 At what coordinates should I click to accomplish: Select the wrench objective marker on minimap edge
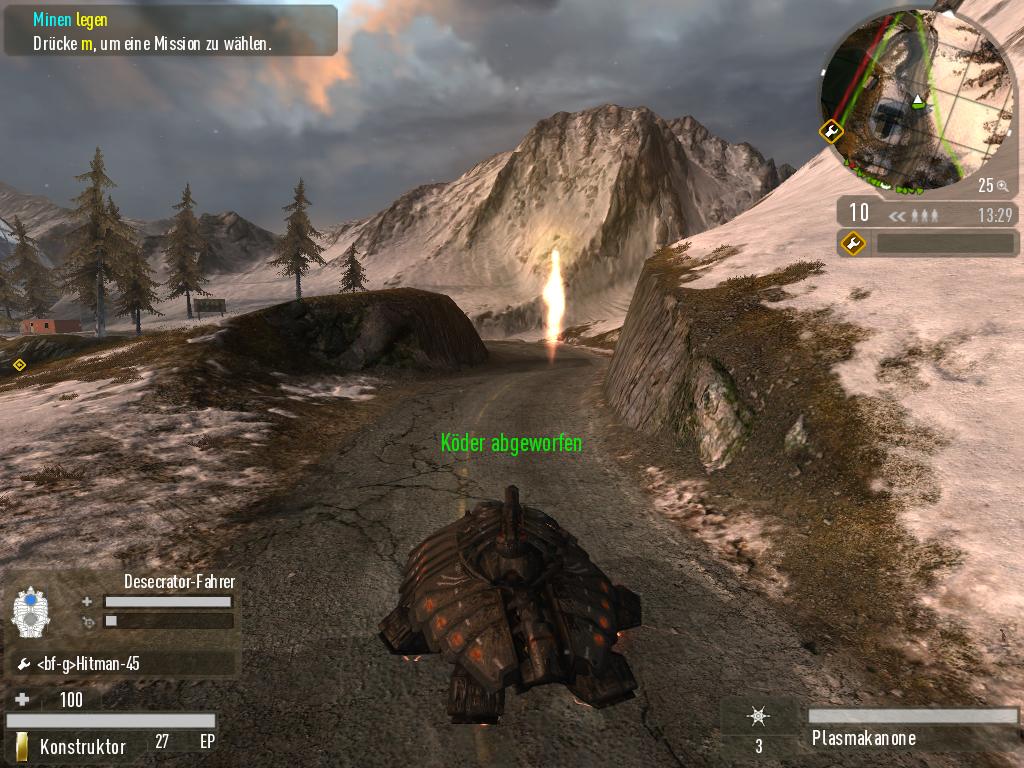831,131
